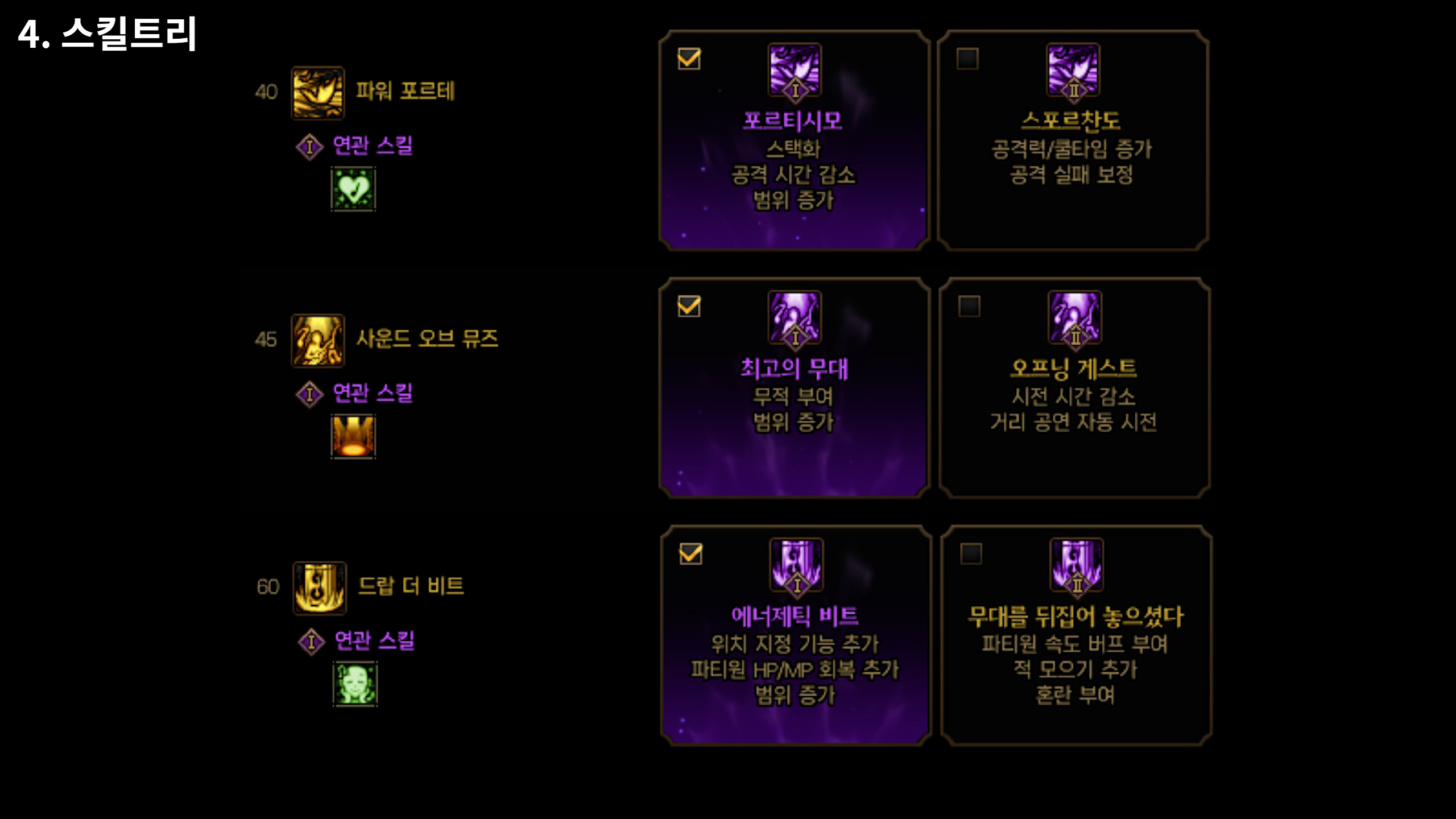This screenshot has width=1456, height=819.
Task: Uncheck the 에너제틱 비트 mastery checkbox
Action: click(x=690, y=553)
